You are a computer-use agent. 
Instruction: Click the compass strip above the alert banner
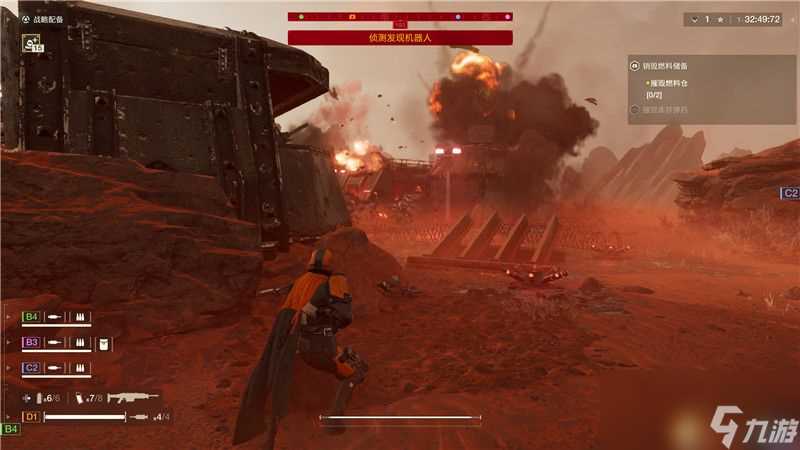[400, 17]
